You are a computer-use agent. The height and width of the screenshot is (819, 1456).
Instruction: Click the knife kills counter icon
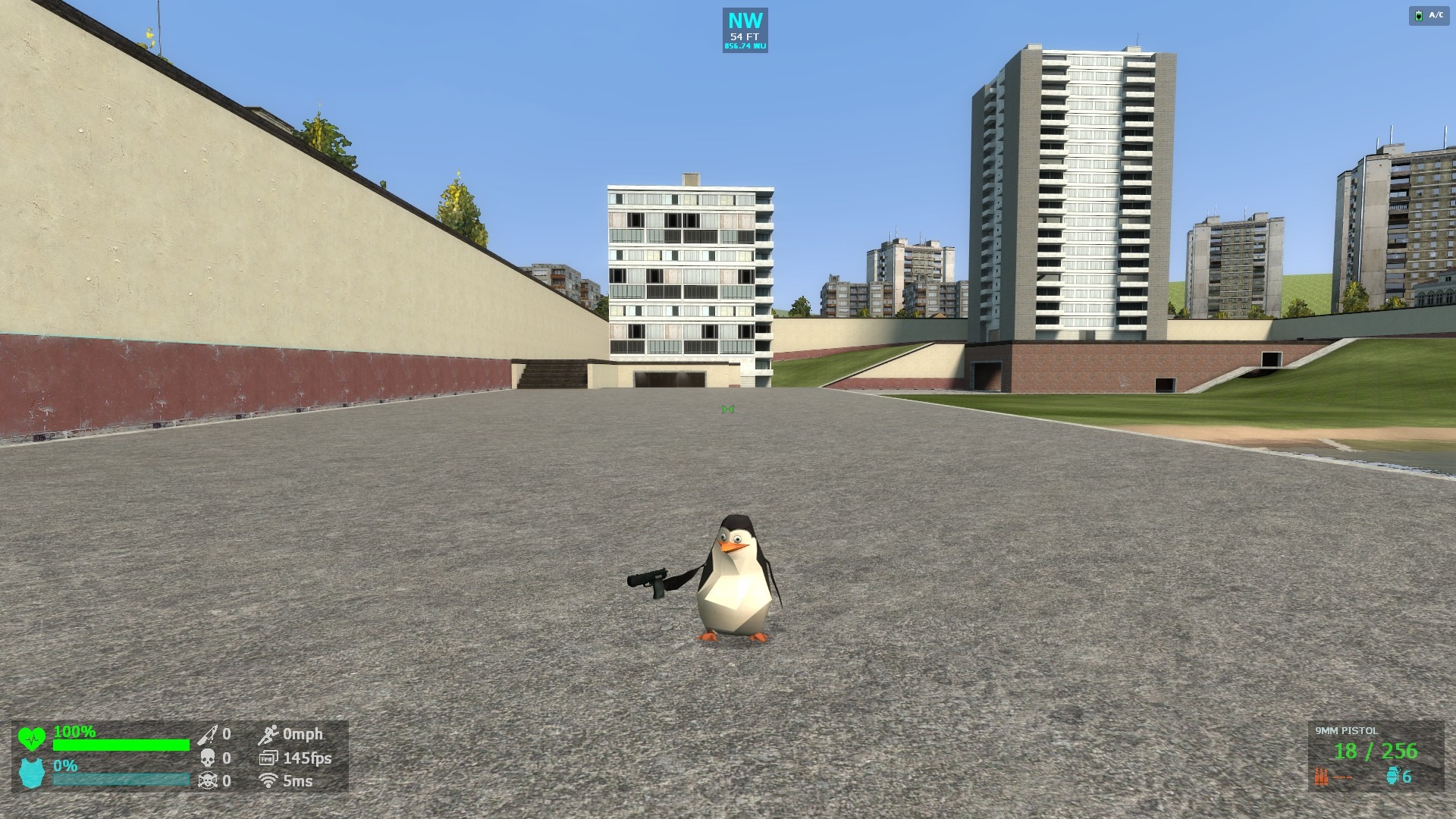pos(206,736)
